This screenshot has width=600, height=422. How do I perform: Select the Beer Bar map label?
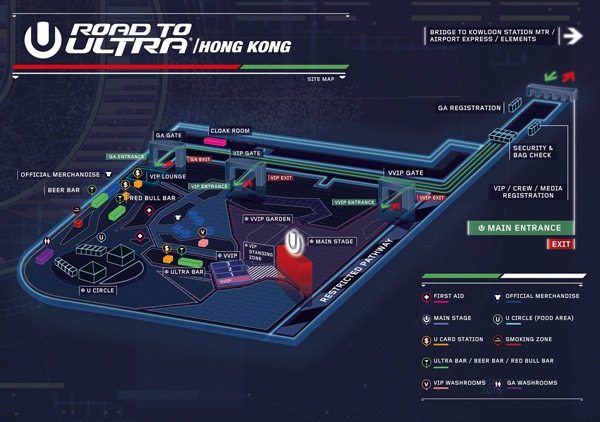pos(65,189)
